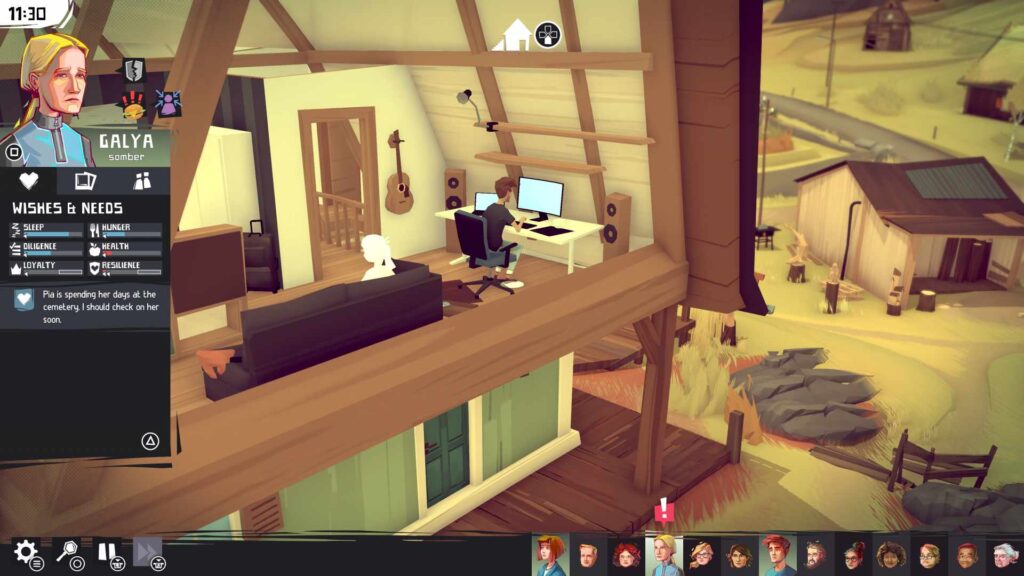This screenshot has width=1024, height=576.
Task: Pick the red-haired man in teal portrait
Action: click(777, 555)
